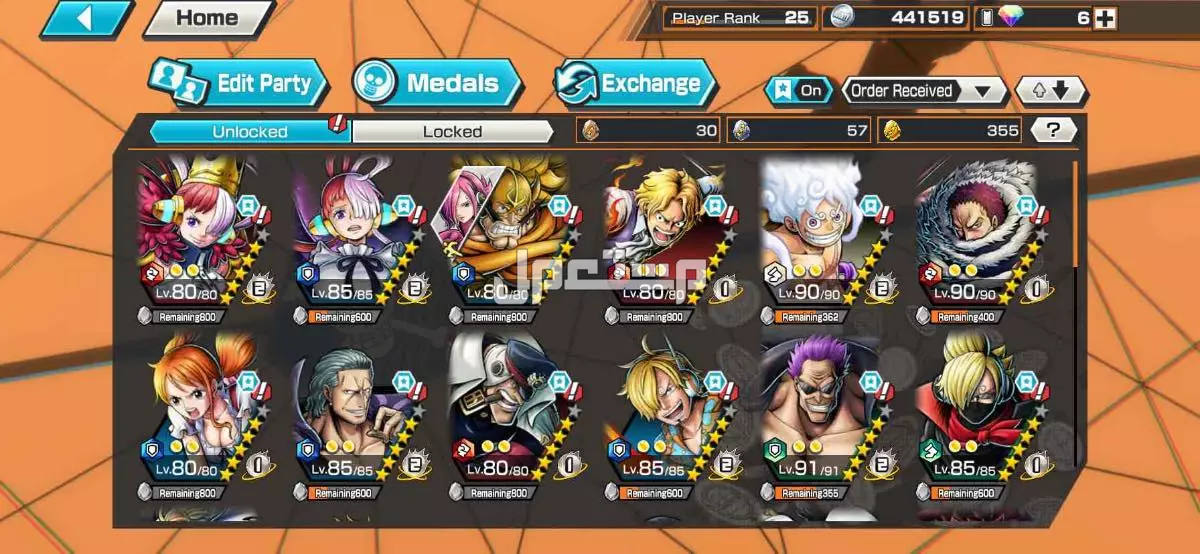1200x554 pixels.
Task: Open the question mark help button
Action: coord(1053,130)
